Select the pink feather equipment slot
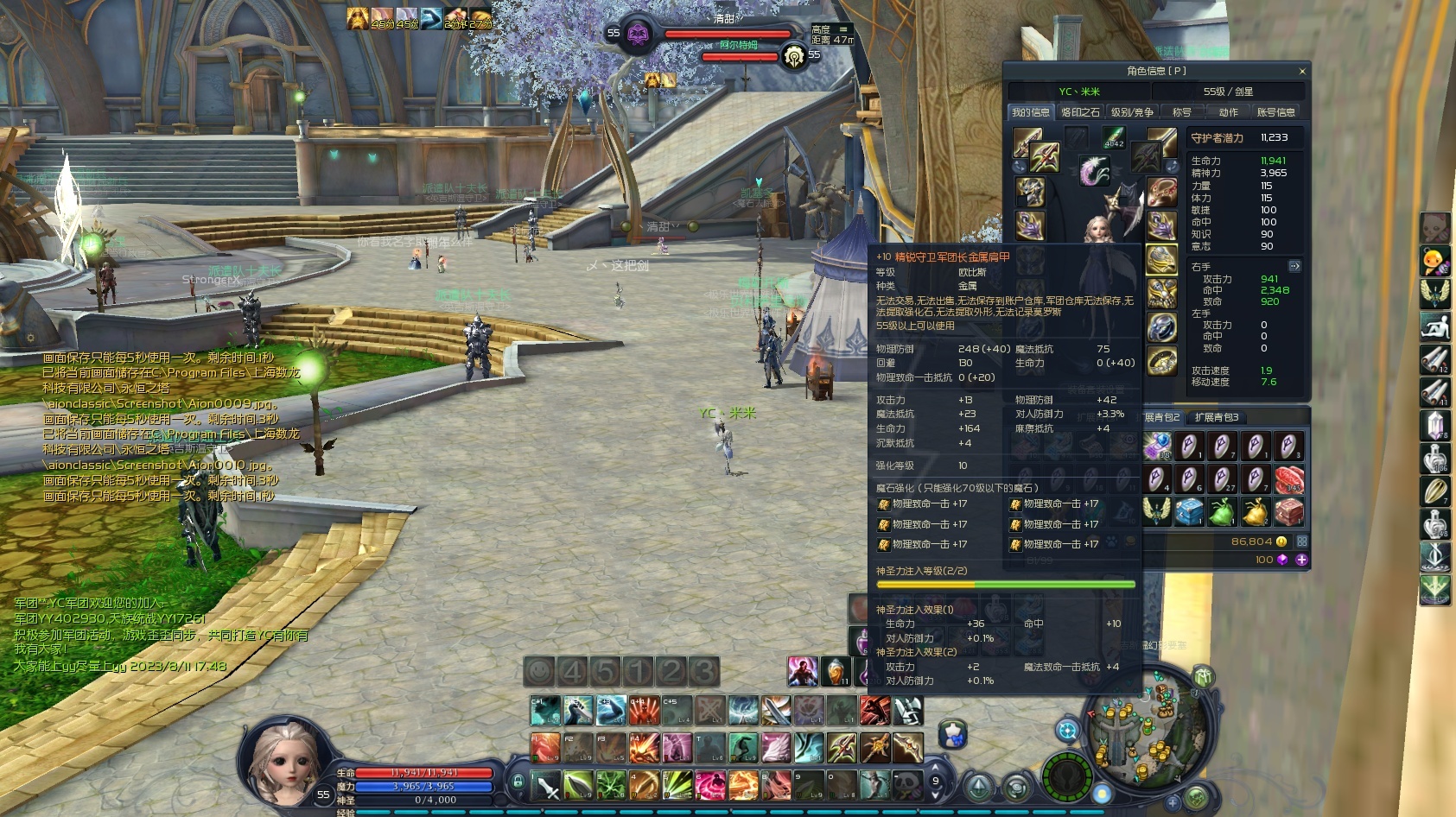This screenshot has width=1456, height=817. tap(1094, 170)
